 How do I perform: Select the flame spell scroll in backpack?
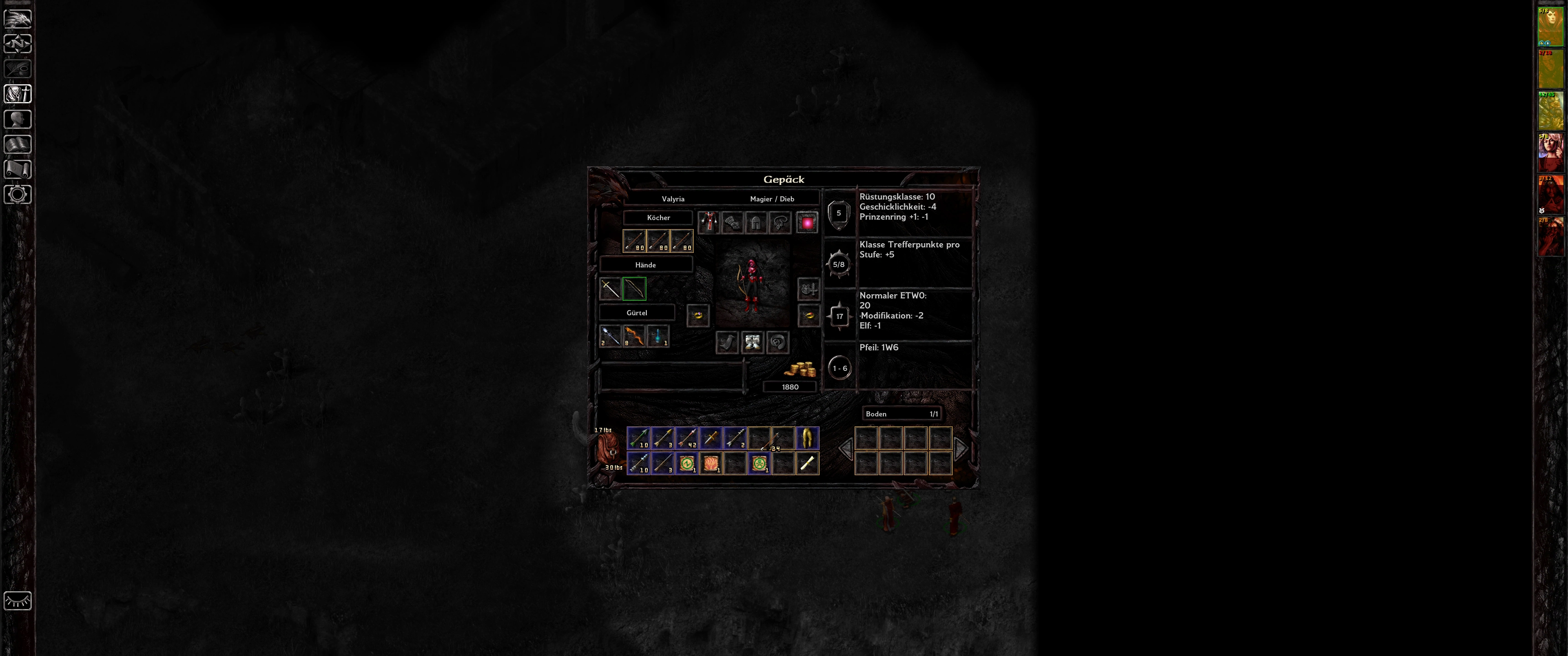coord(711,464)
